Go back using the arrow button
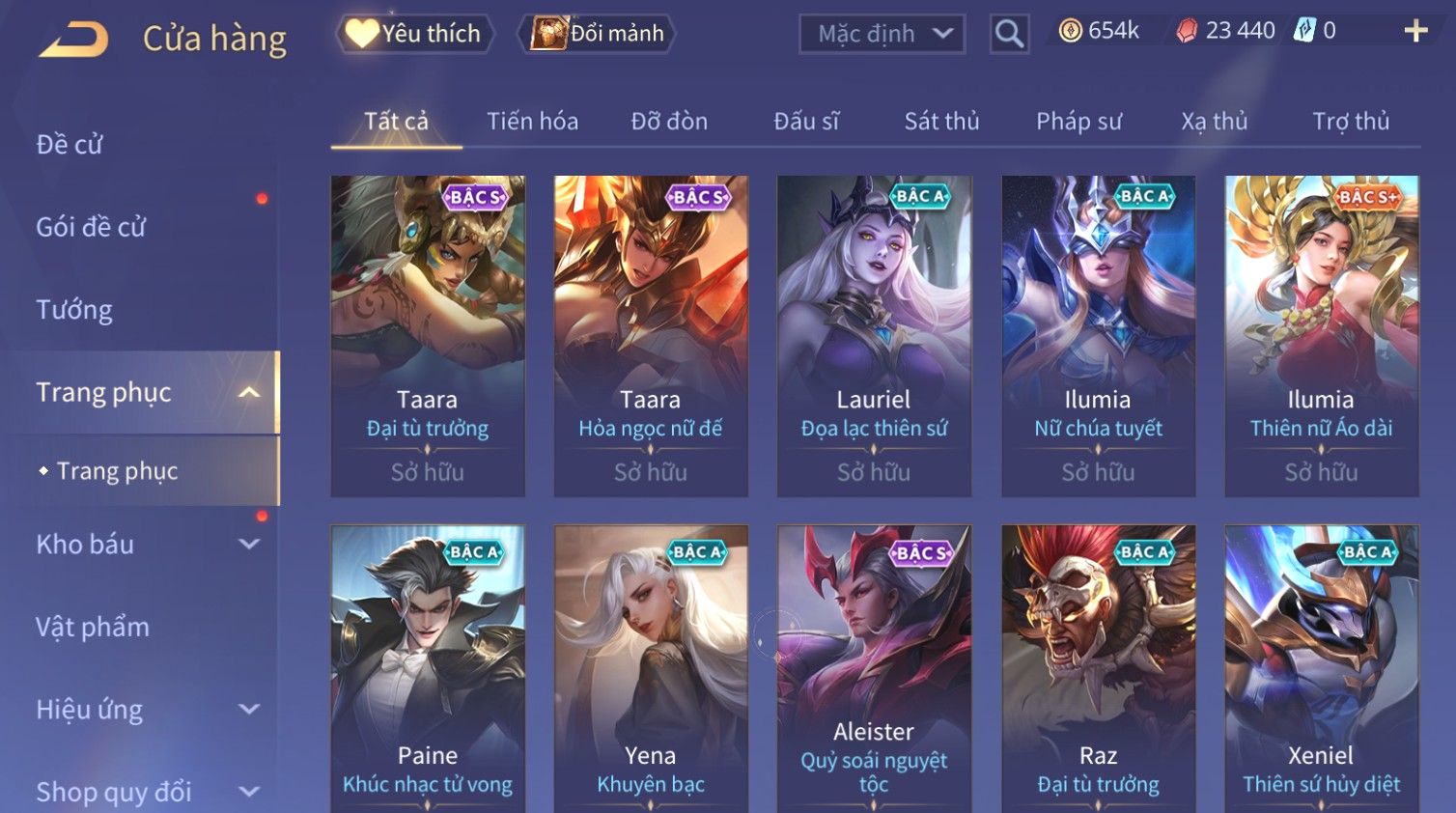This screenshot has width=1456, height=813. click(x=74, y=40)
